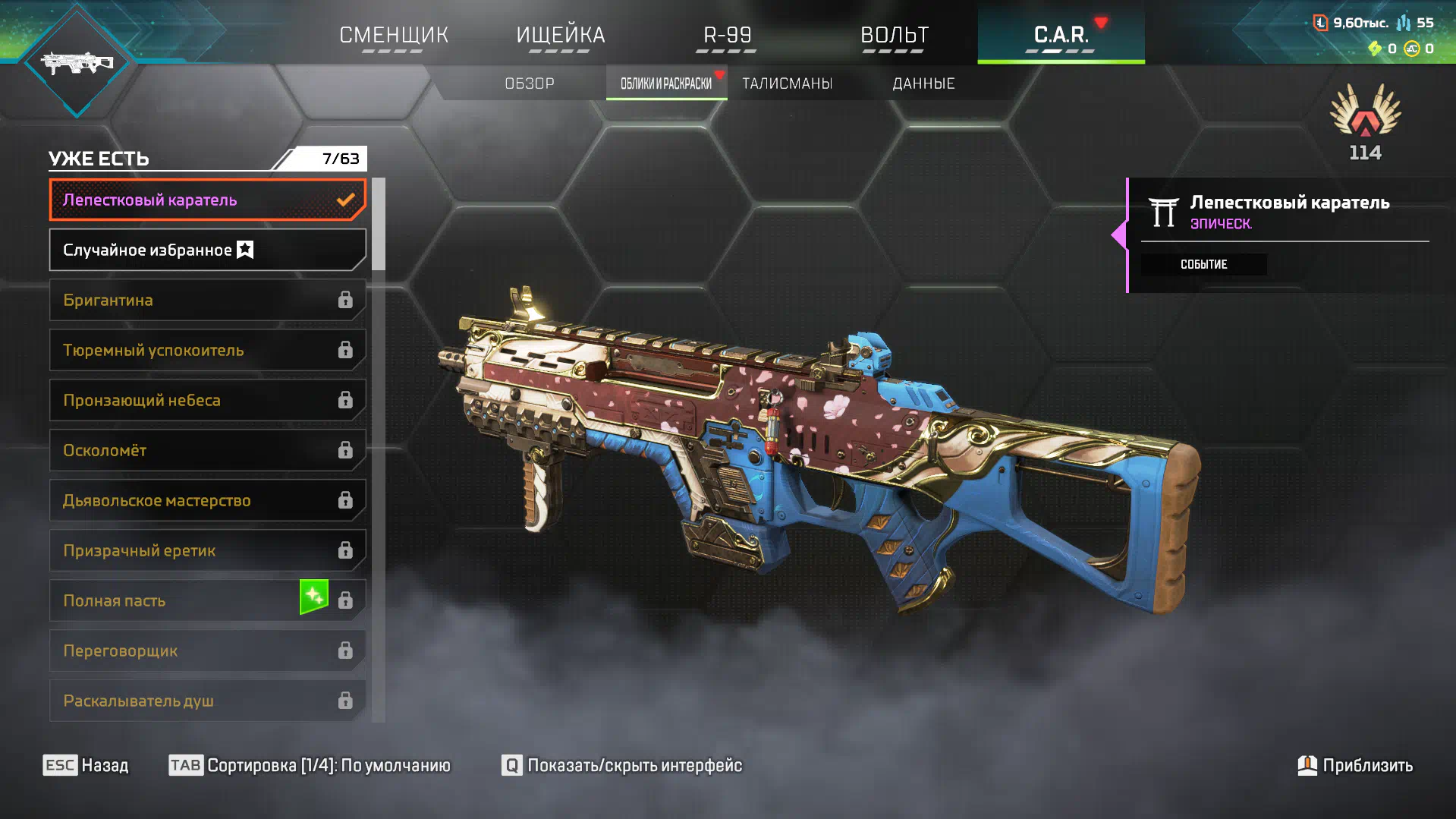Show the ТАЛИСМАНЫ sub-tab
This screenshot has width=1456, height=819.
click(787, 83)
